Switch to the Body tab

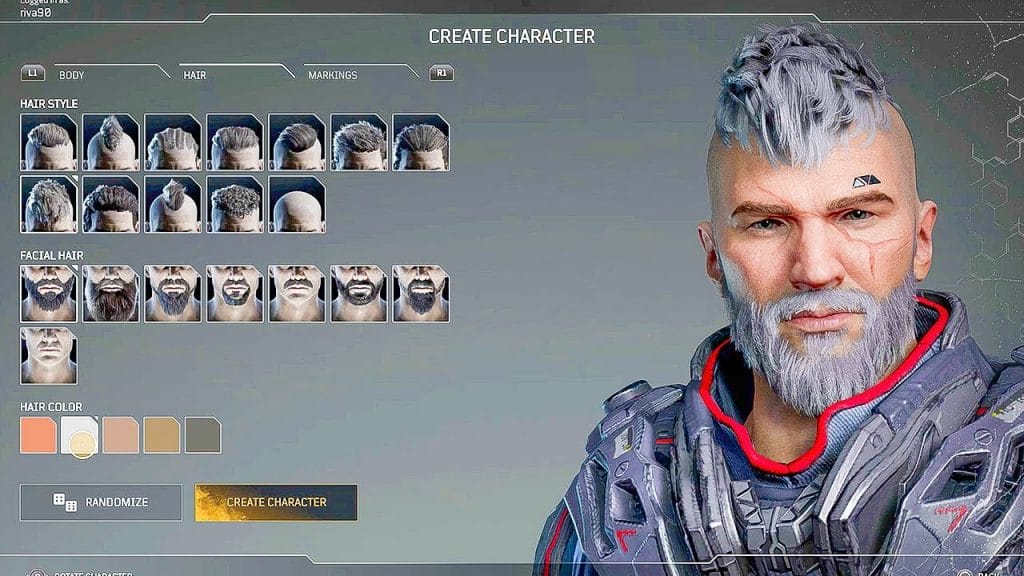coord(72,75)
